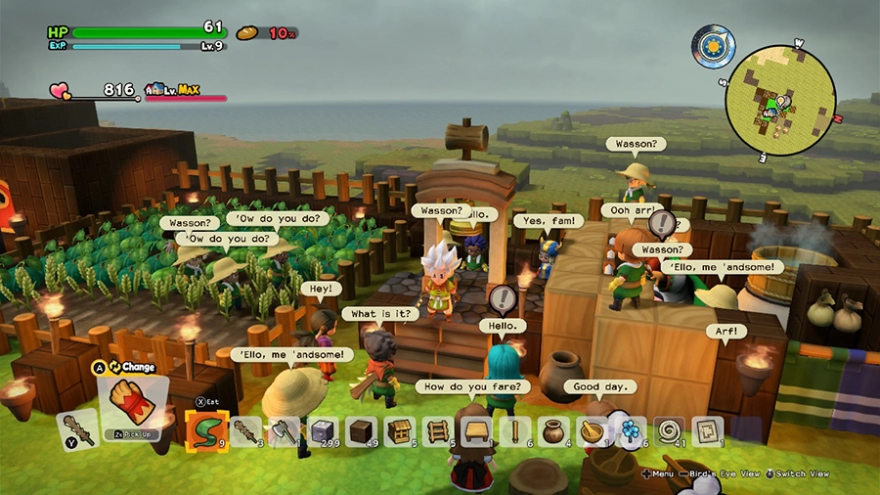Select the wooden chest hotbar slot

(x=400, y=431)
